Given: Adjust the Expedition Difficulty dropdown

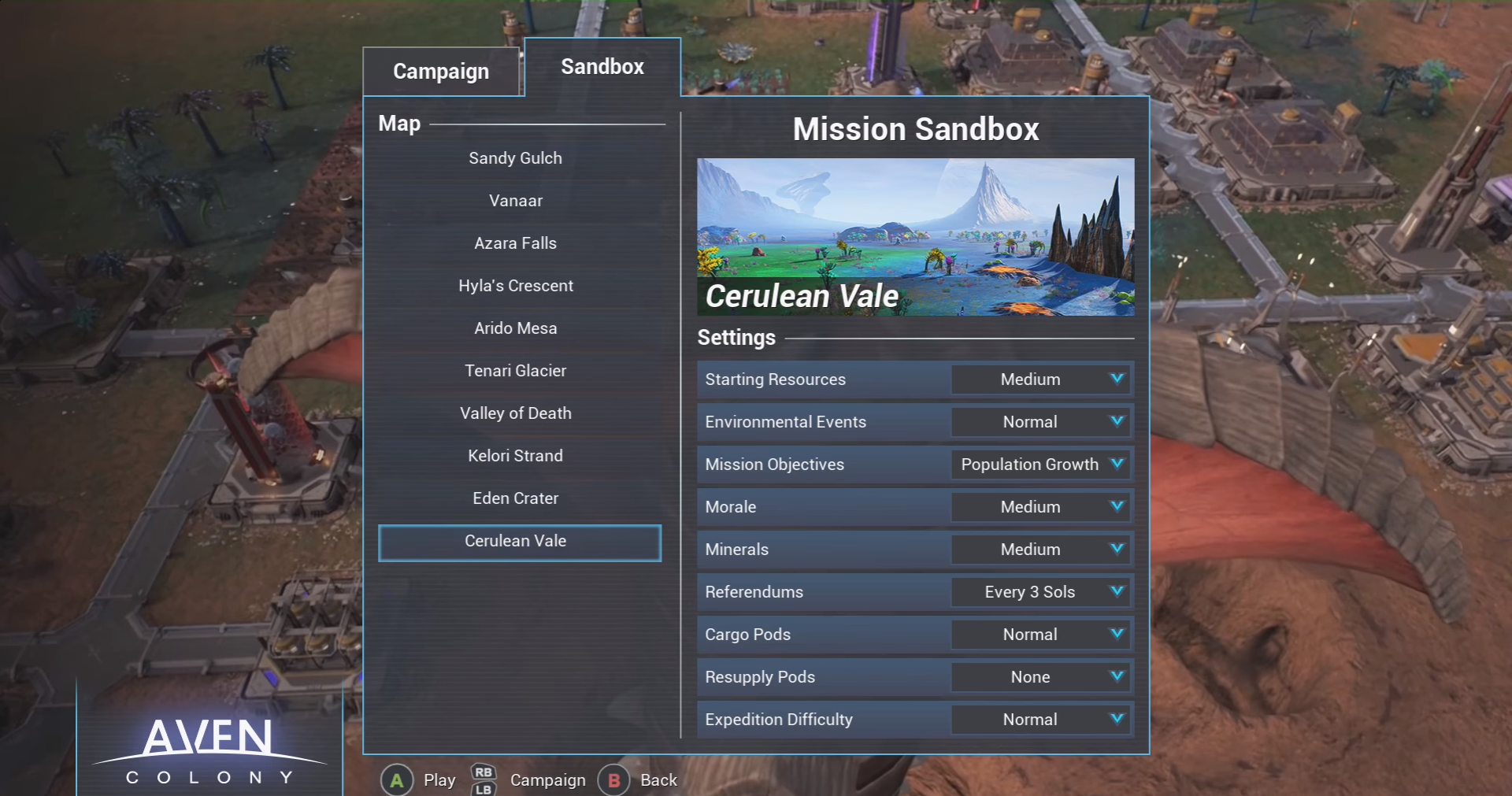Looking at the screenshot, I should 1041,720.
